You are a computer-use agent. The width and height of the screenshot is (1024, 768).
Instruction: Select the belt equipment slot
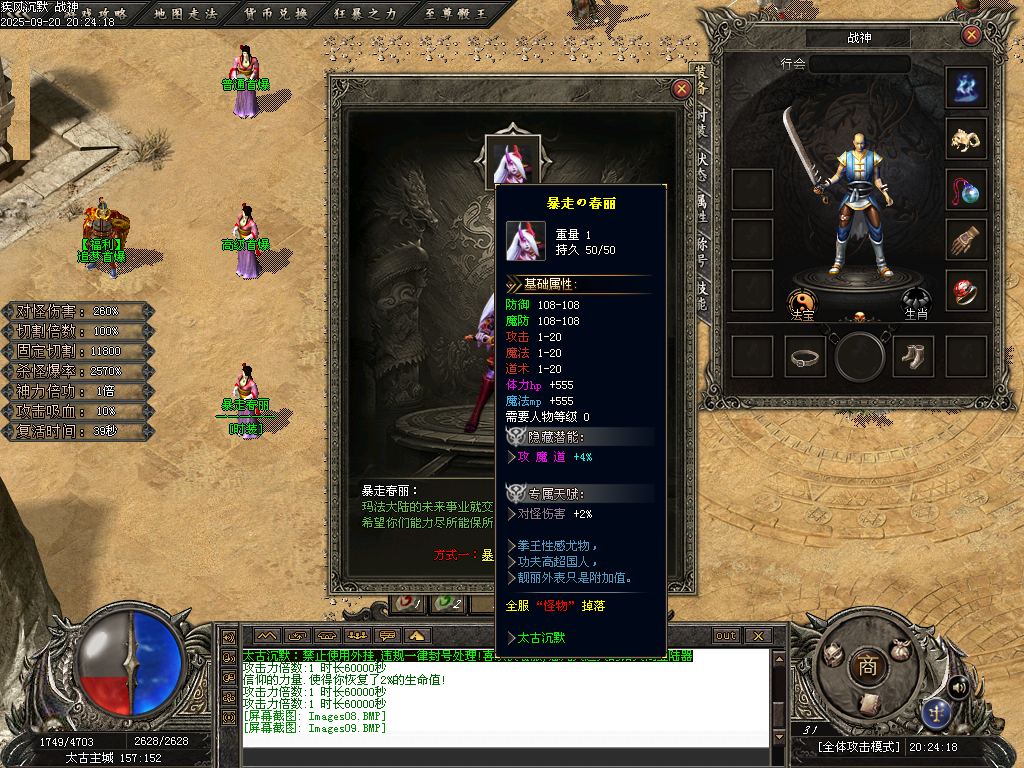pos(806,357)
